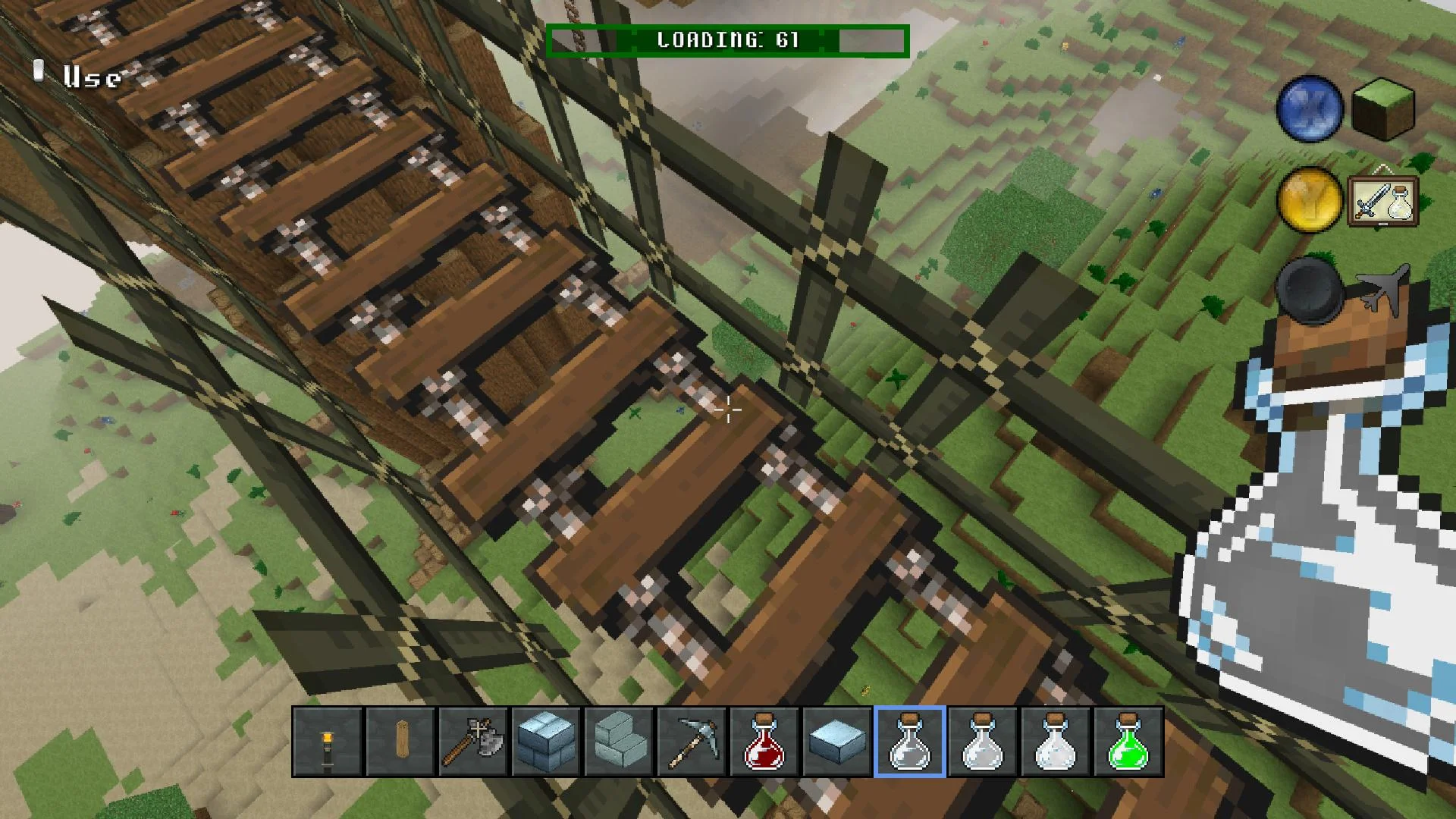This screenshot has width=1456, height=819.
Task: Choose the stone slab hotbar slot
Action: tap(836, 741)
